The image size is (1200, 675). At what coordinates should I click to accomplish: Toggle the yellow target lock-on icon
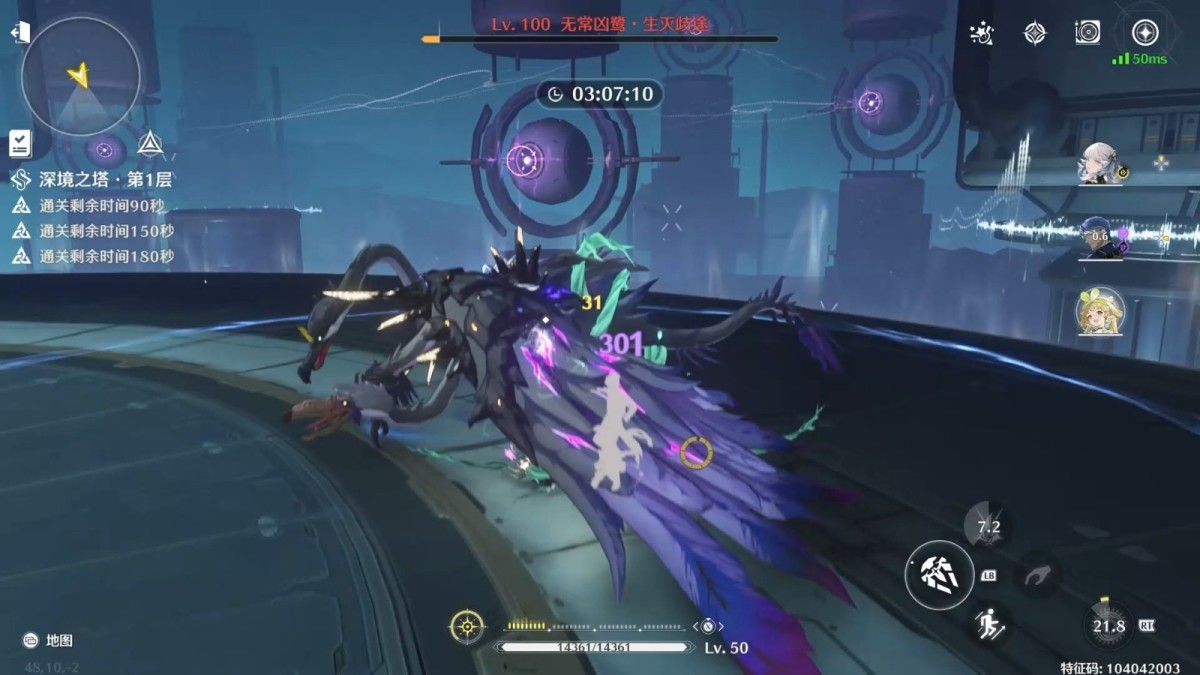467,626
